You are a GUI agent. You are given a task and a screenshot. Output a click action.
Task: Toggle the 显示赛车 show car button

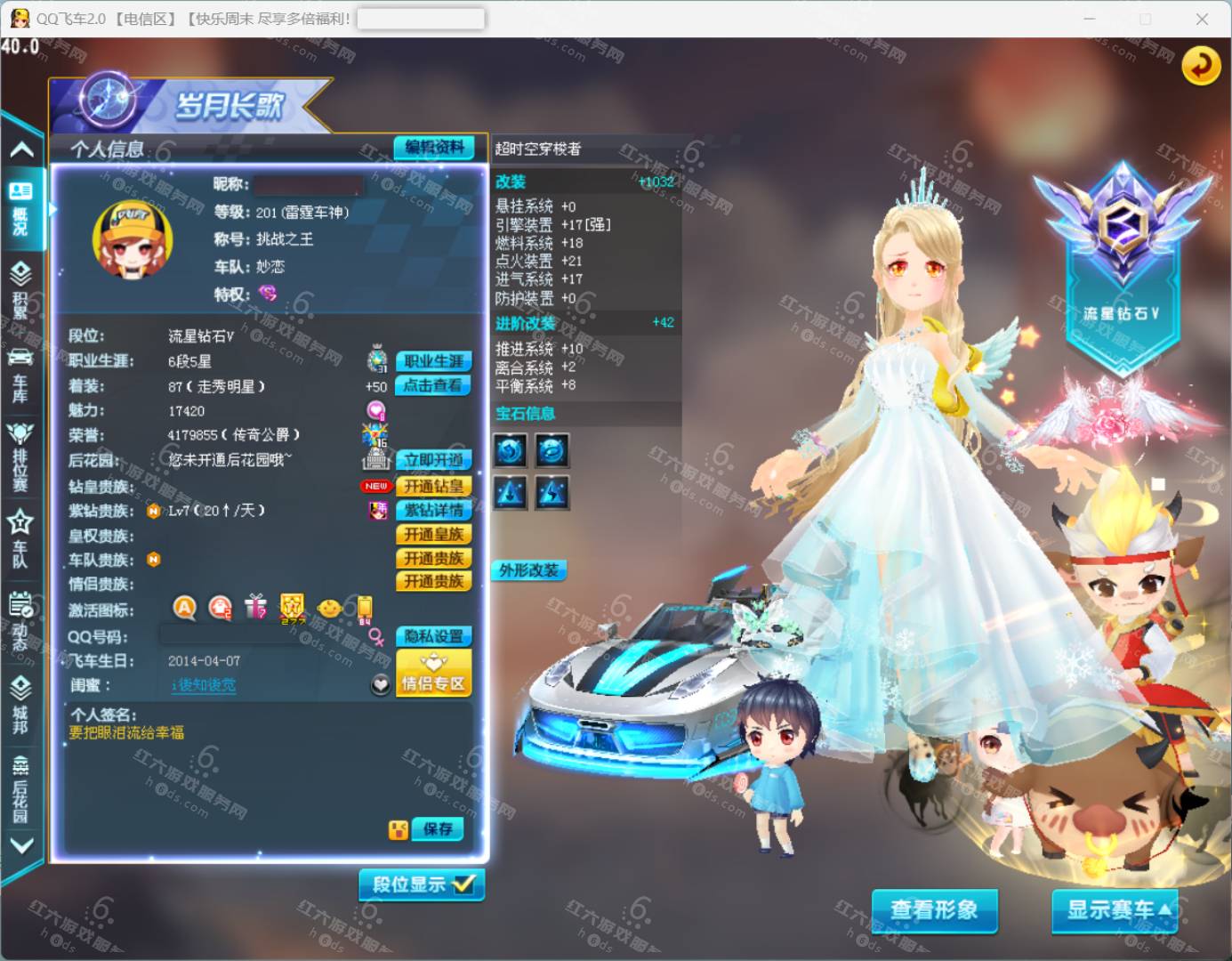[x=1115, y=910]
